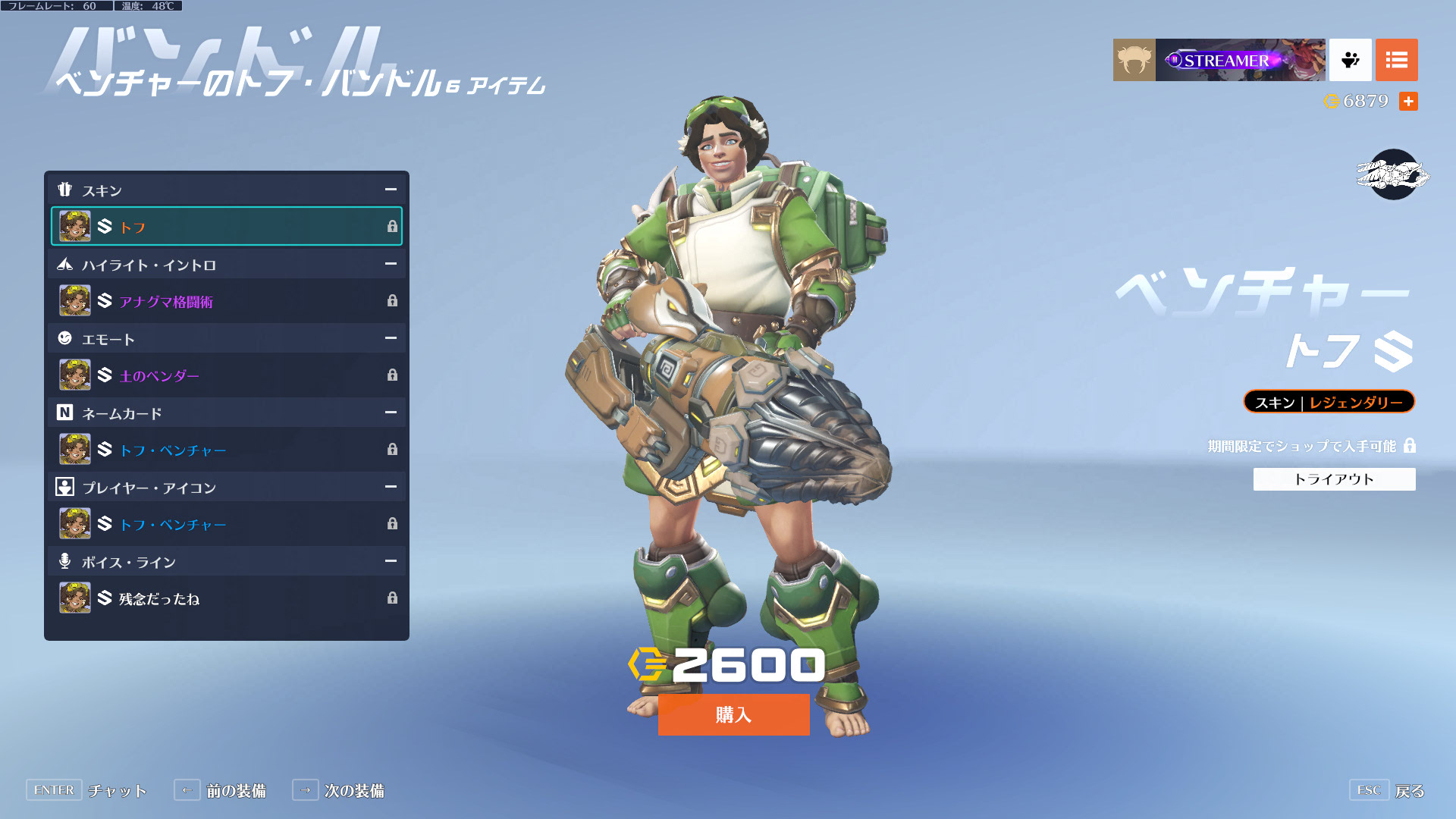Viewport: 1456px width, 819px height.
Task: Choose the 残念だったね voice line
Action: (226, 598)
